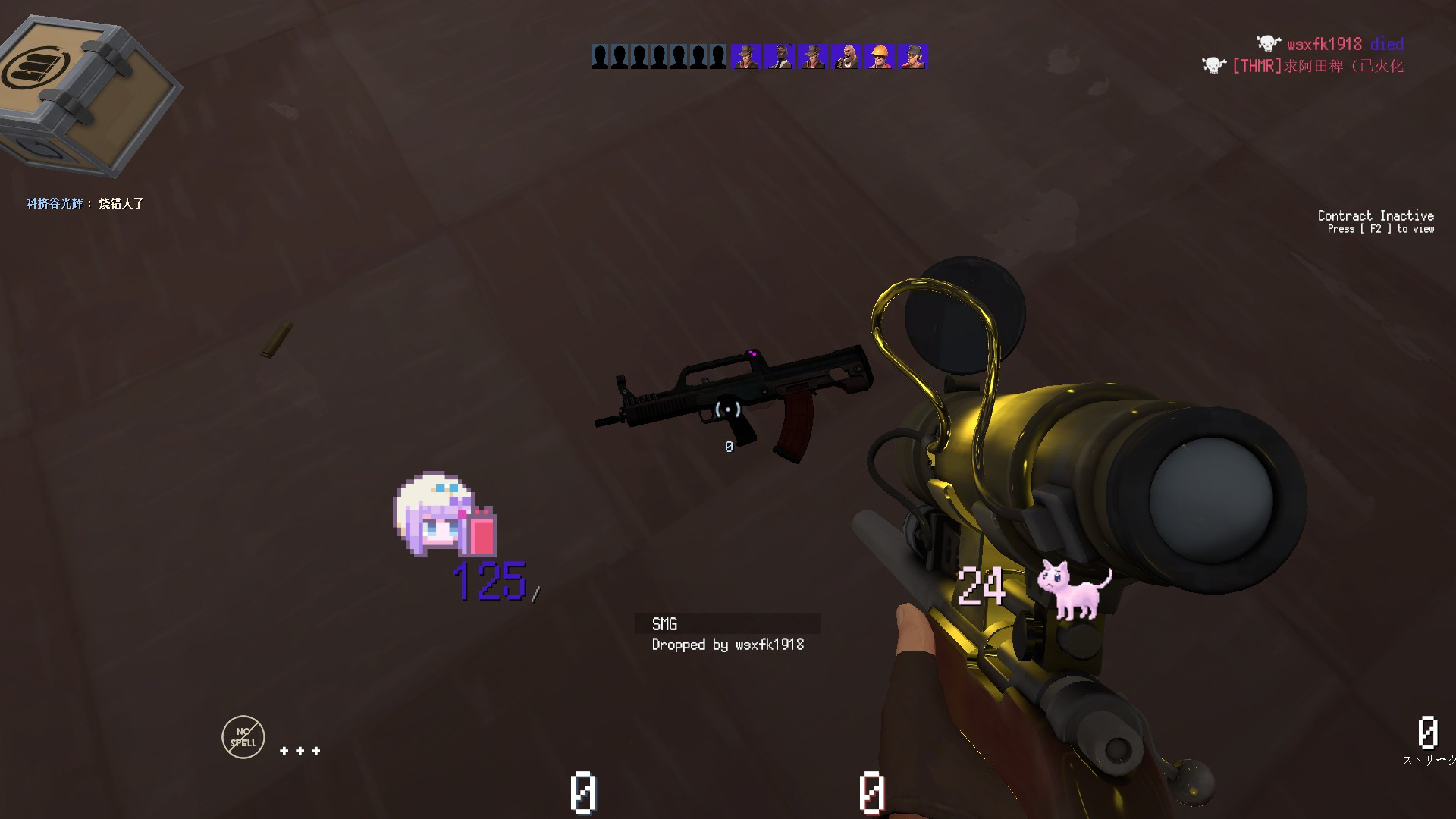
Task: Expand the three-dot indicator near NO SPELL
Action: tap(300, 750)
